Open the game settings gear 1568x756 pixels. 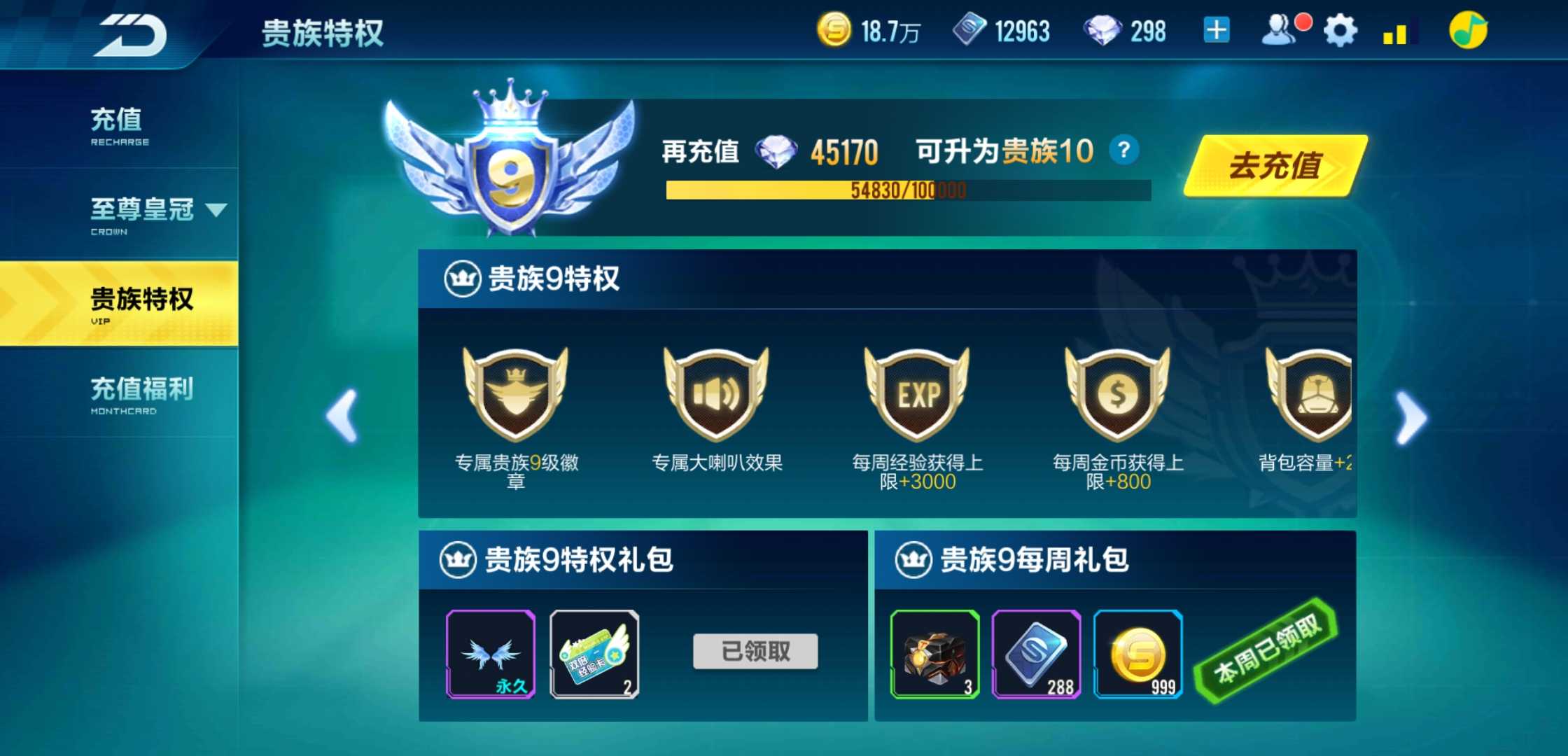(x=1338, y=31)
